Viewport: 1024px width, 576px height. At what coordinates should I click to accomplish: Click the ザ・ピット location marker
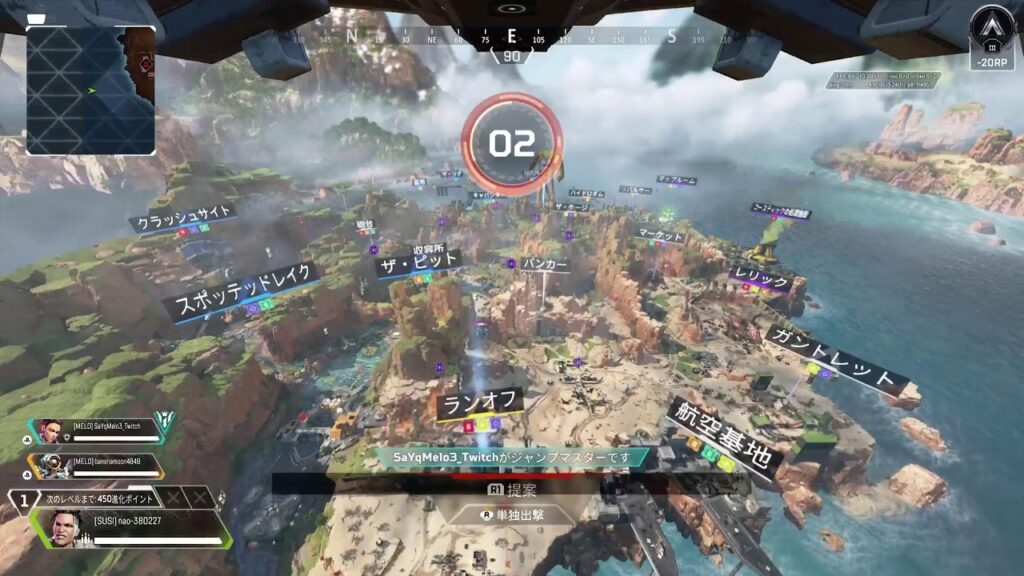pos(418,263)
